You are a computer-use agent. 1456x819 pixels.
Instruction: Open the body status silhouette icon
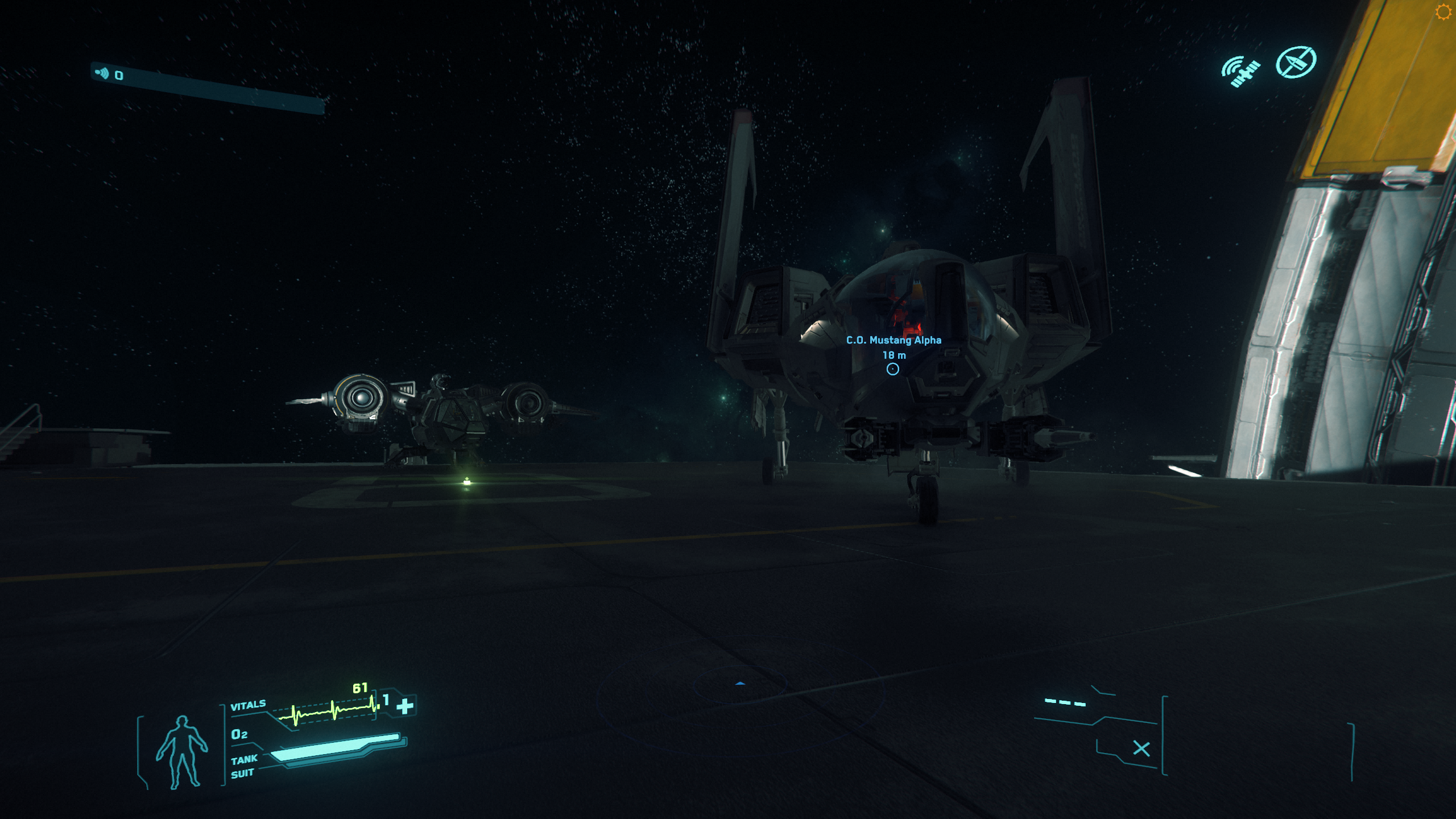(182, 752)
